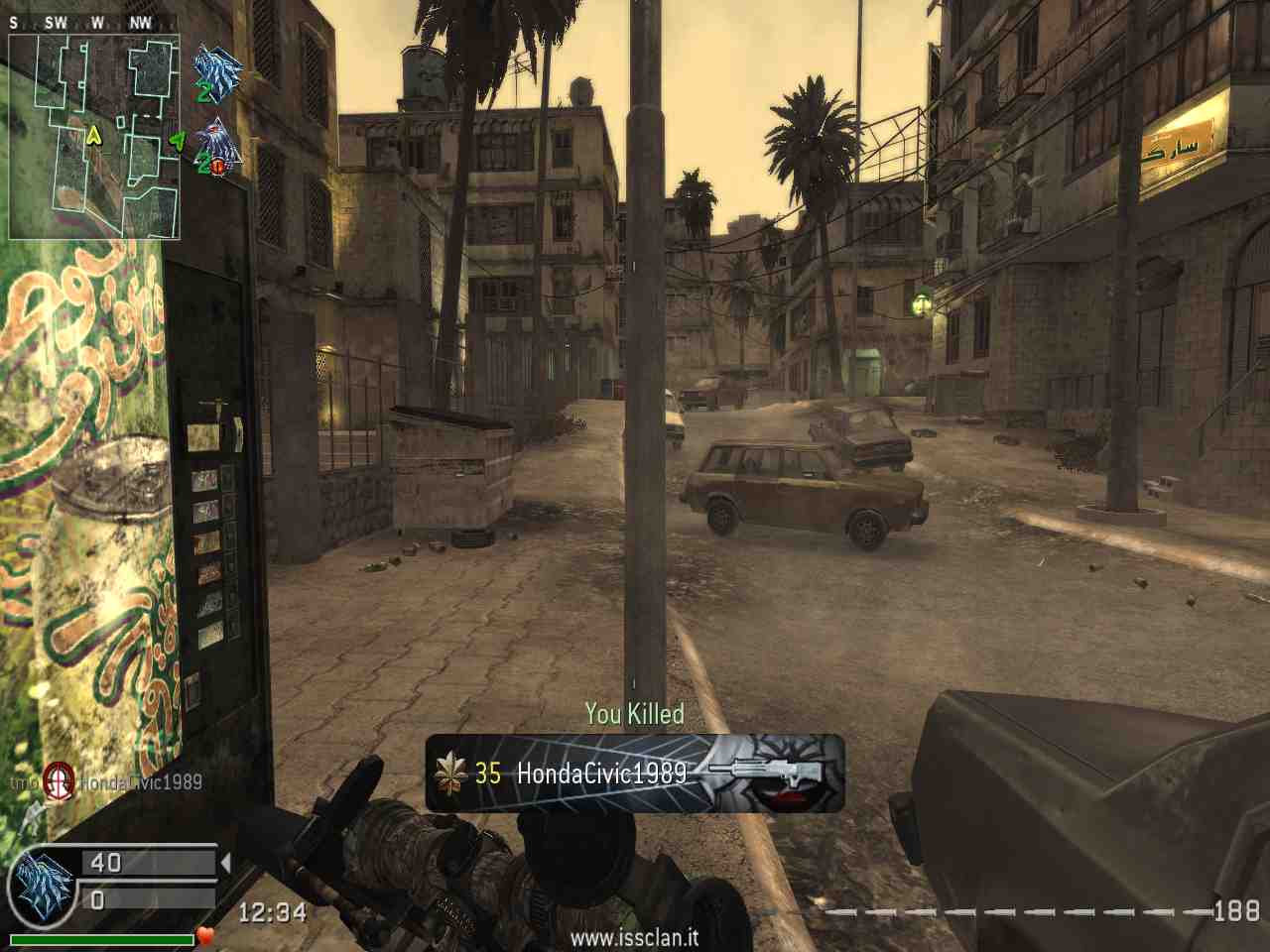The image size is (1270, 952).
Task: Click the minimap in the corner
Action: tap(95, 137)
